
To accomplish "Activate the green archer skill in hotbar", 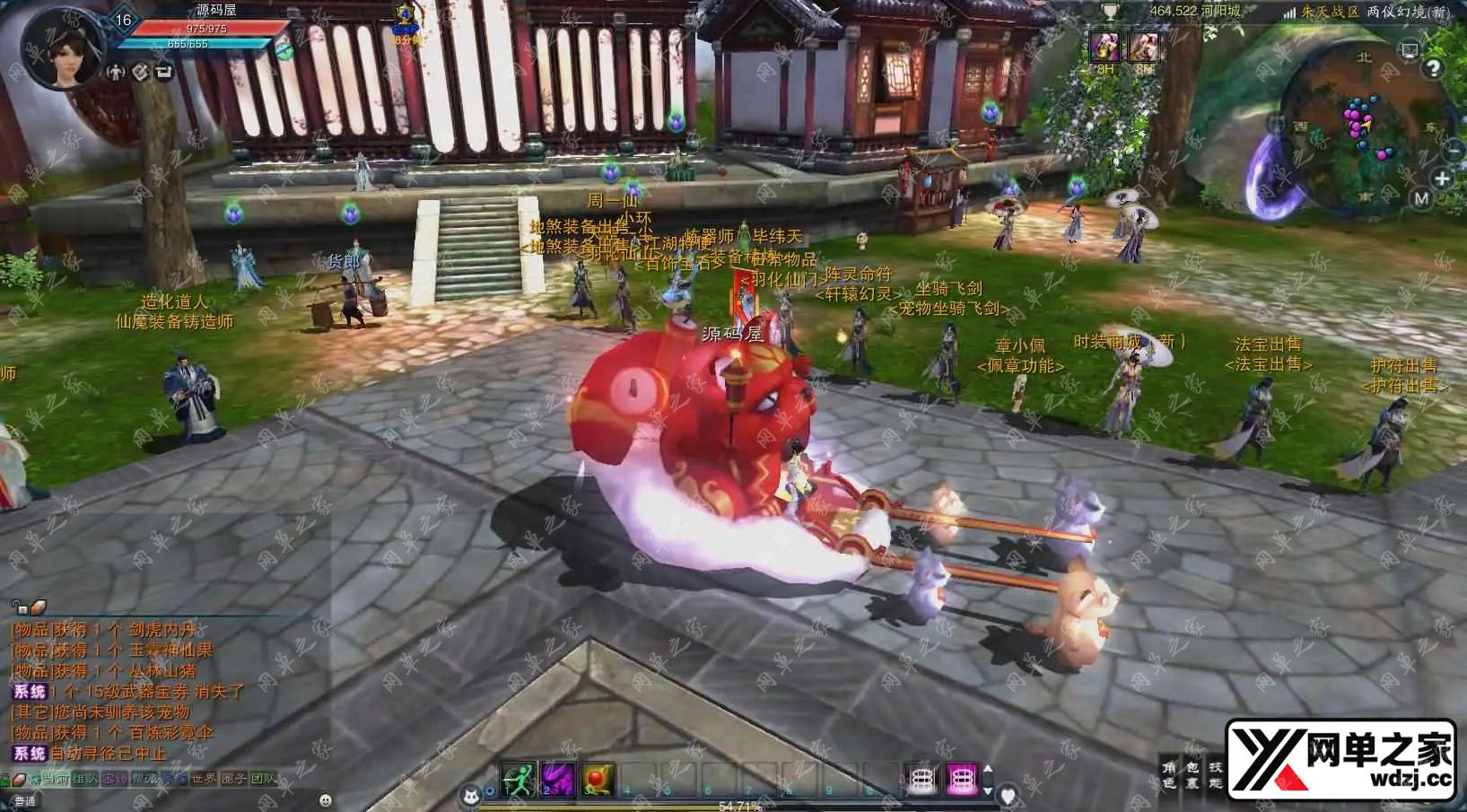I will (518, 779).
